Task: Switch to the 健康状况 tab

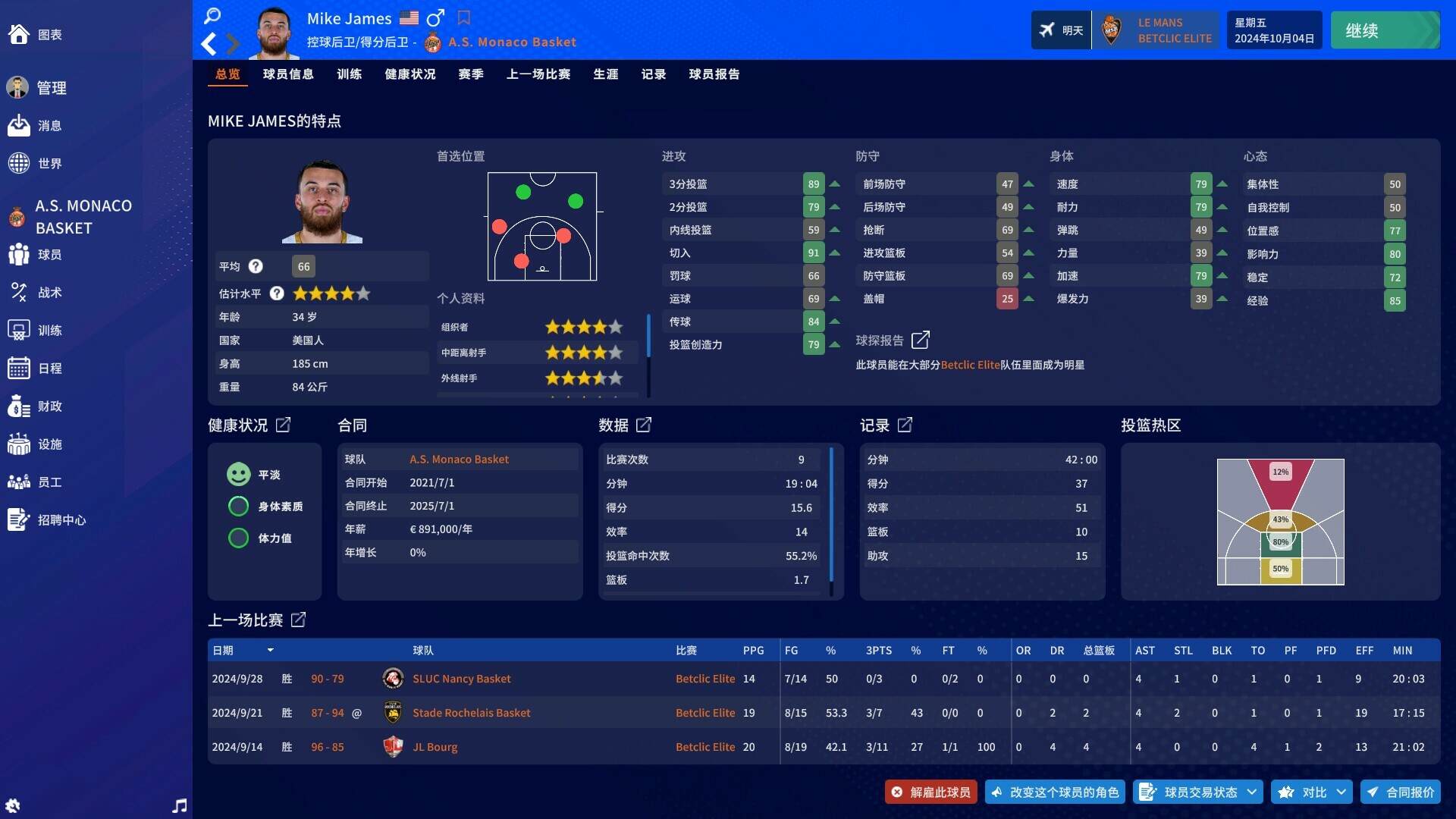Action: point(410,74)
